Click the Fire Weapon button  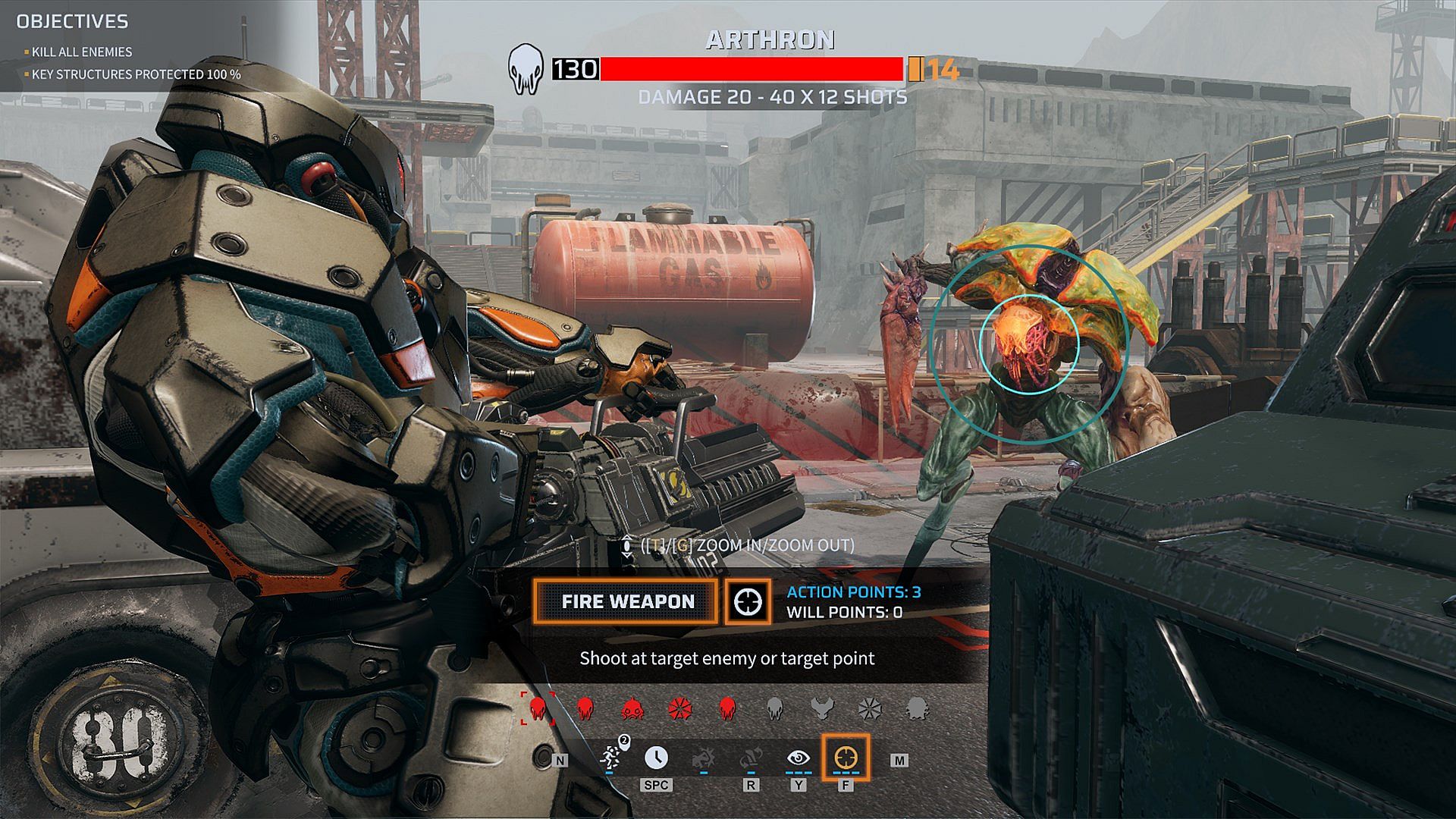pyautogui.click(x=626, y=601)
